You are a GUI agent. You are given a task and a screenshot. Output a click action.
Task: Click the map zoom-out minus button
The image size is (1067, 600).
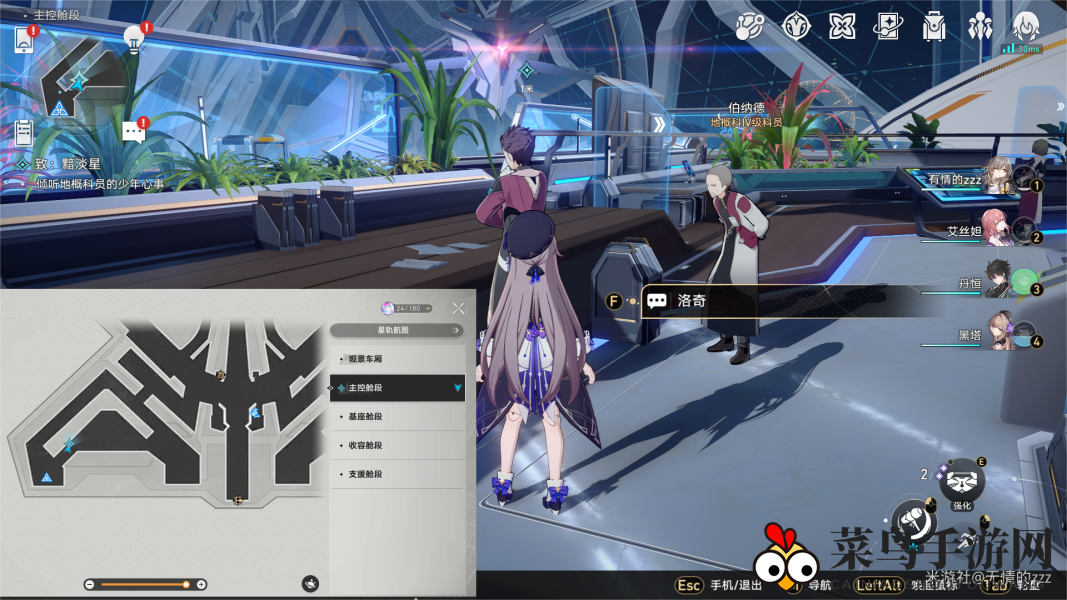90,584
